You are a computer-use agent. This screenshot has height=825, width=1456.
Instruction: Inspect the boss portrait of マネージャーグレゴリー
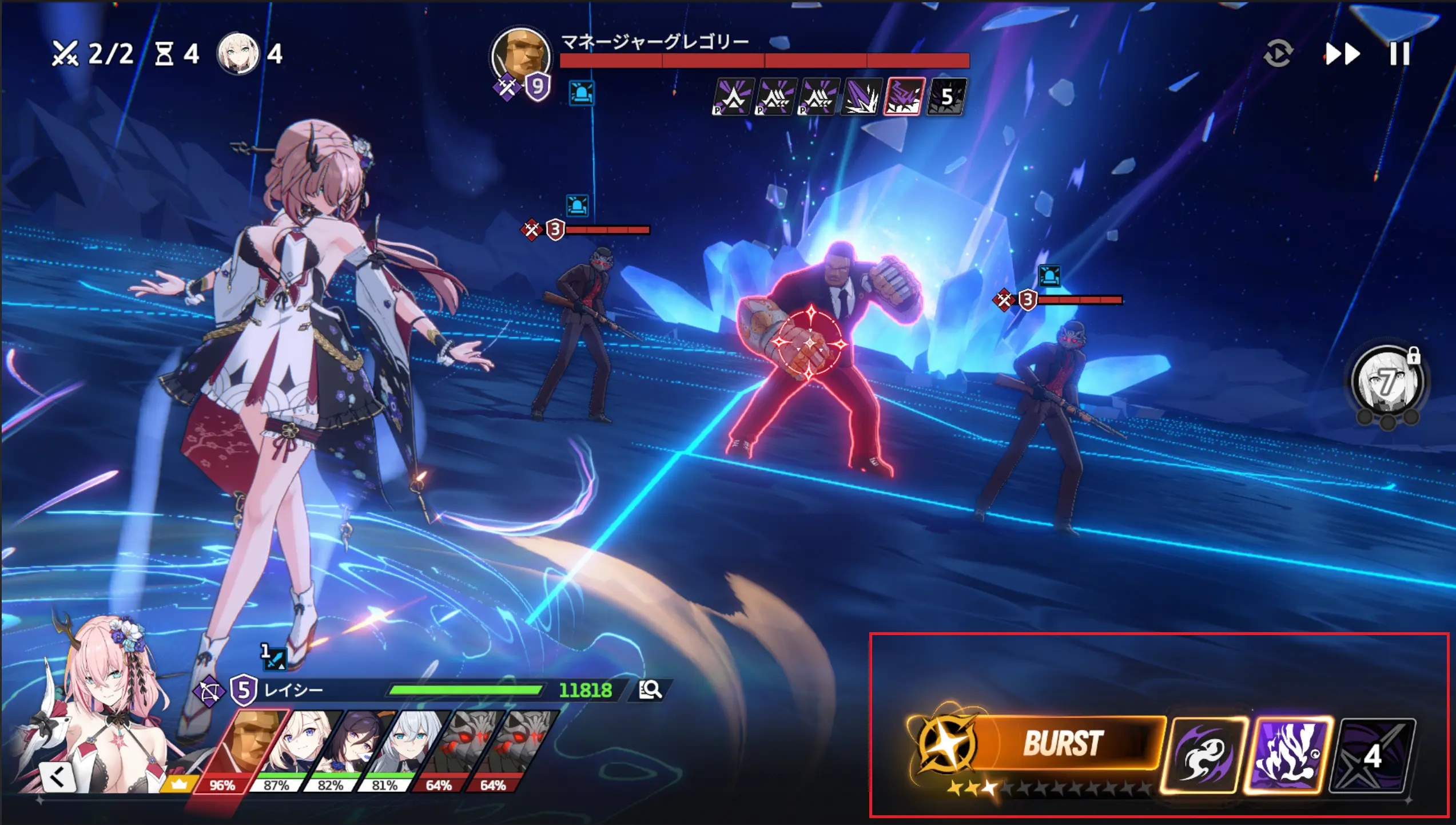tap(520, 56)
